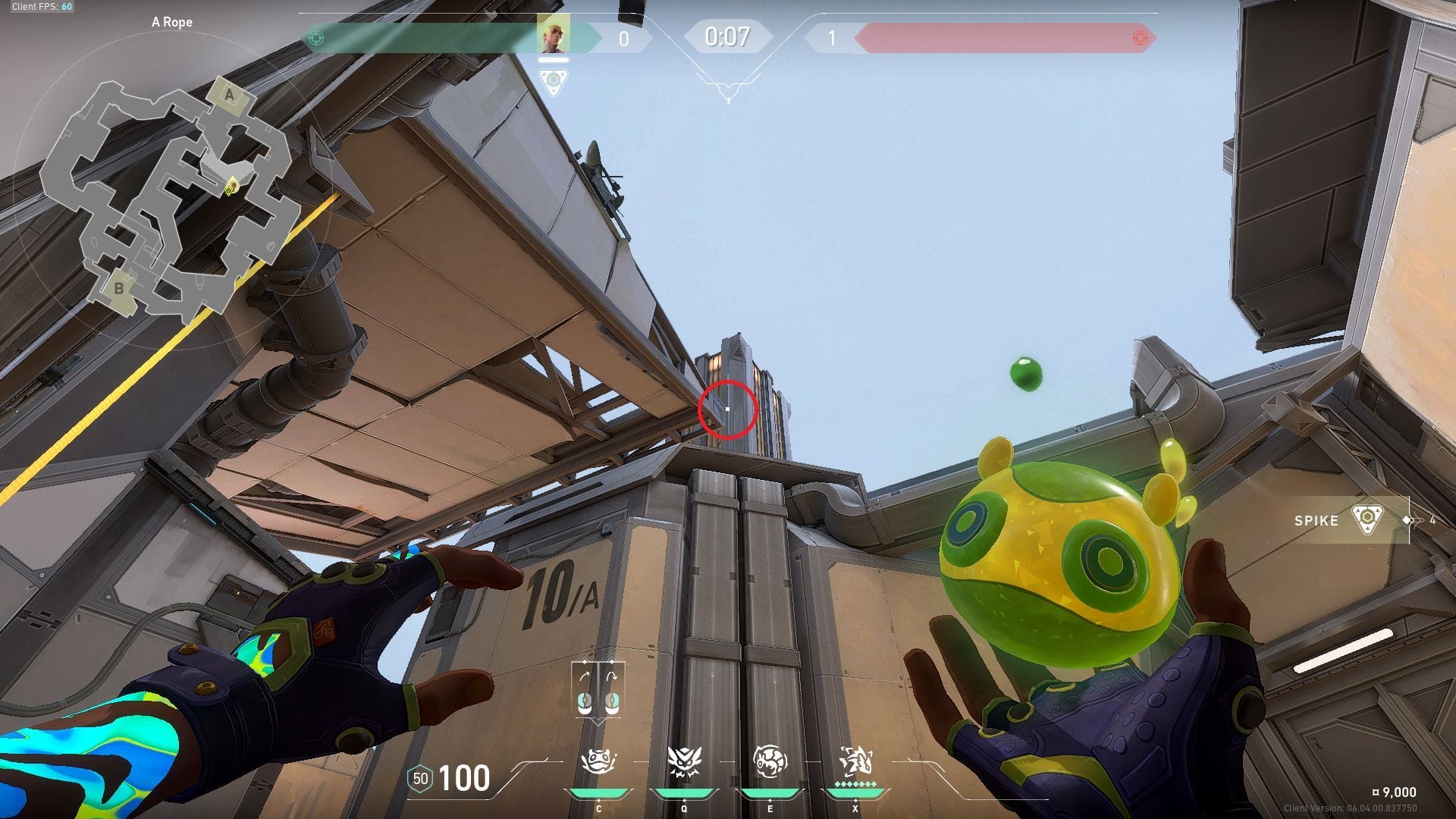Select the Mosh Pit ability icon

(598, 761)
